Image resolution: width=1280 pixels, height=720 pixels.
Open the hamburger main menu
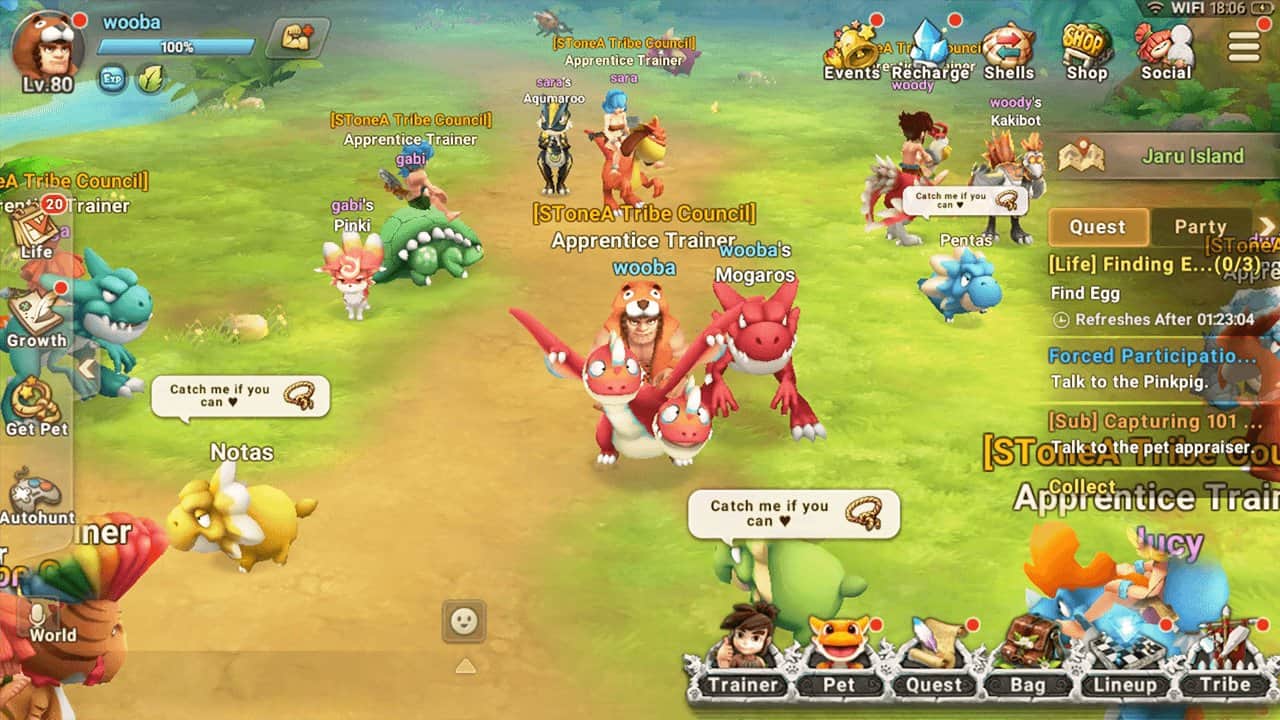tap(1244, 46)
